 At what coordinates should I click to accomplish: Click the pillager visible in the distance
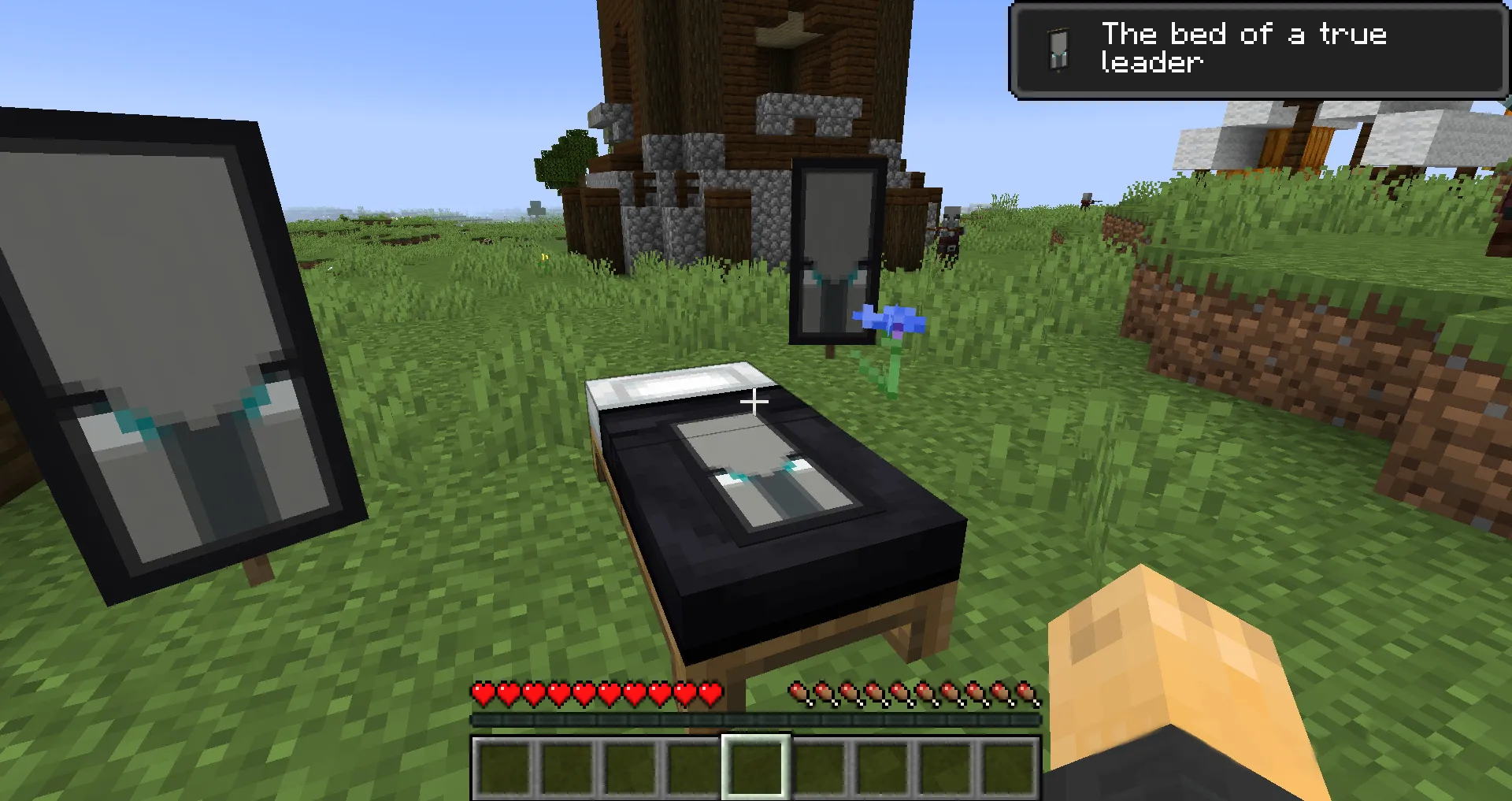(x=949, y=228)
